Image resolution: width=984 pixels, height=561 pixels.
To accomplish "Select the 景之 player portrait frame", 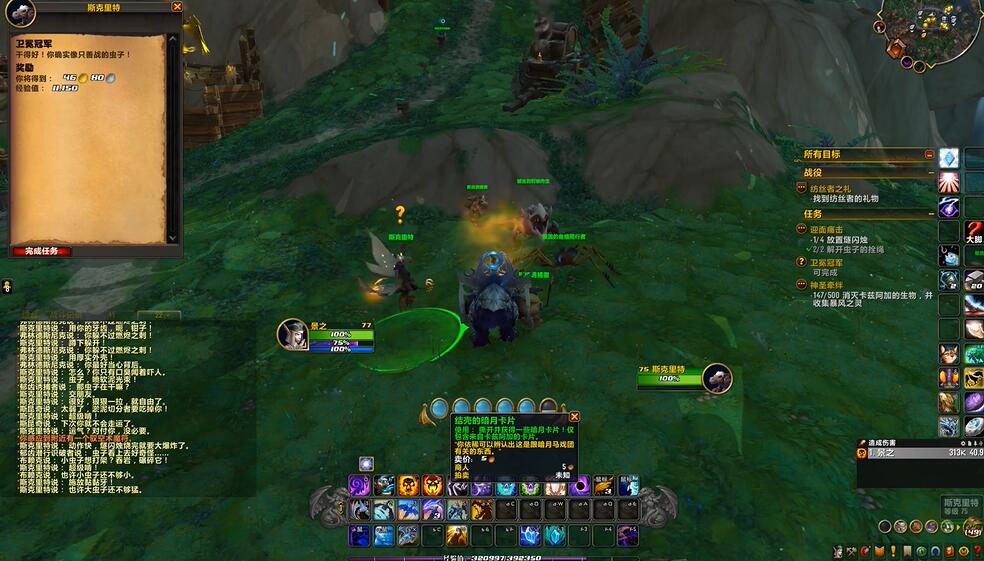I will click(293, 335).
